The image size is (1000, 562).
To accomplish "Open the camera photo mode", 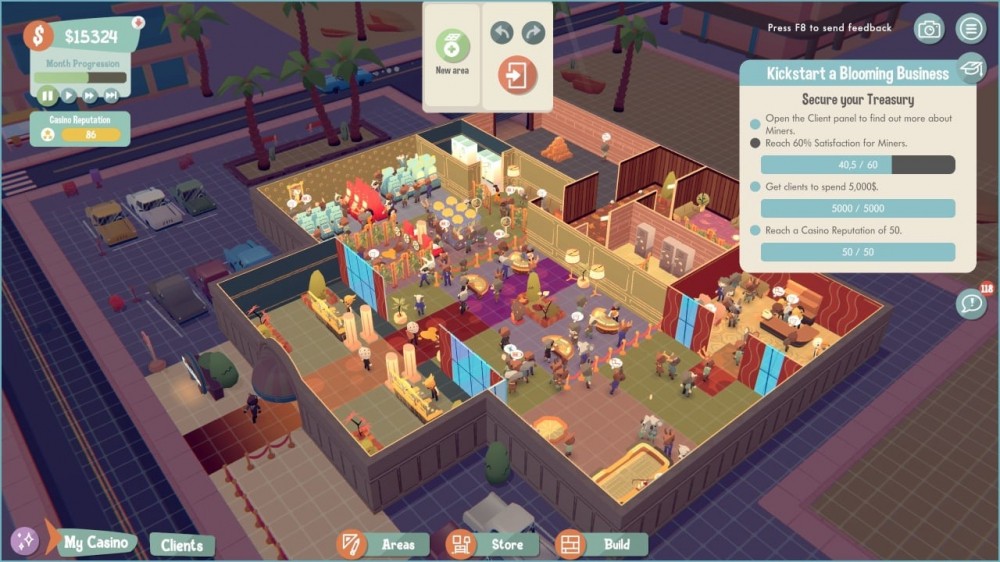I will (930, 29).
